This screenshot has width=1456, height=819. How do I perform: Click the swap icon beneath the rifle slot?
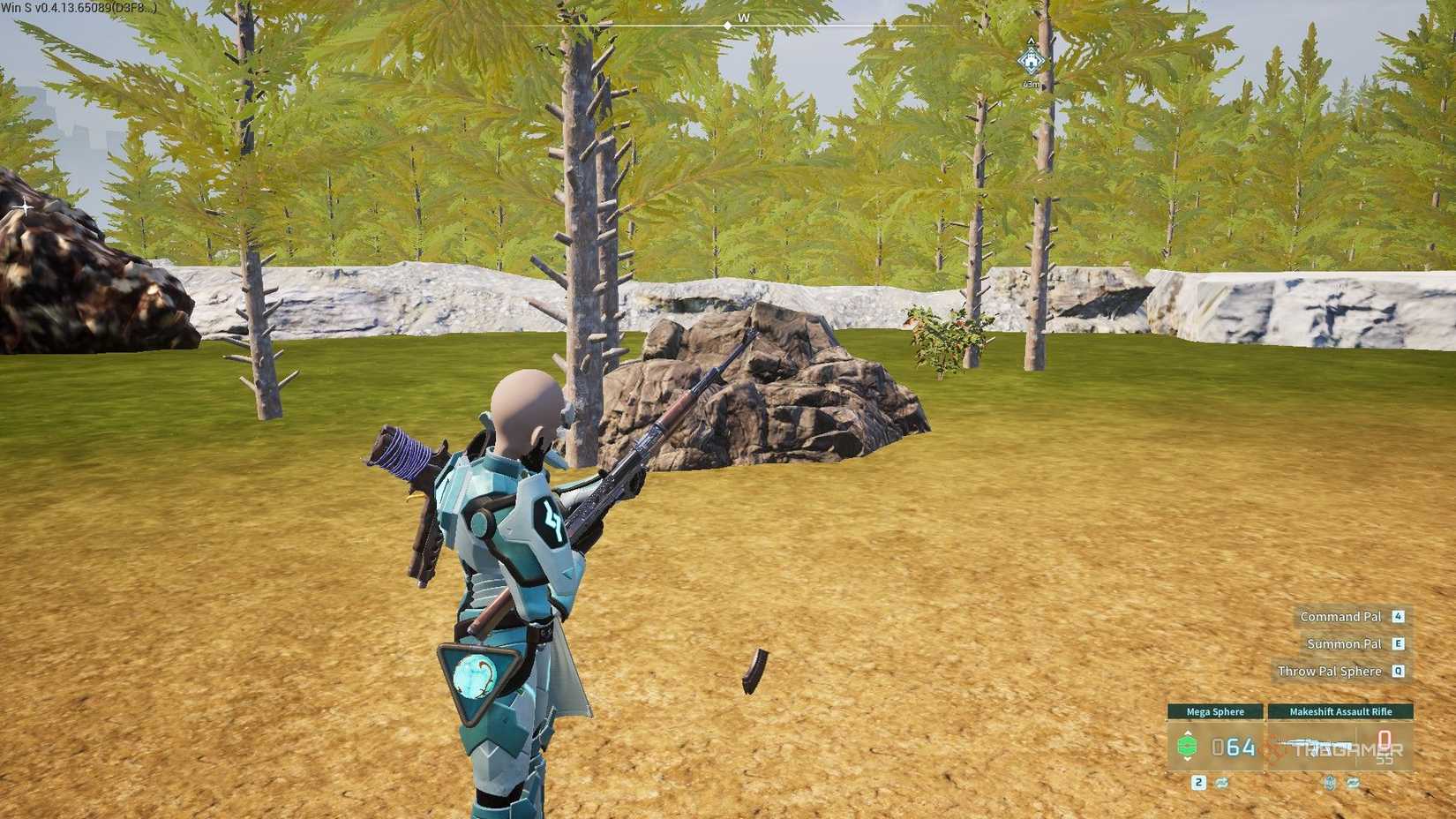pyautogui.click(x=1354, y=784)
